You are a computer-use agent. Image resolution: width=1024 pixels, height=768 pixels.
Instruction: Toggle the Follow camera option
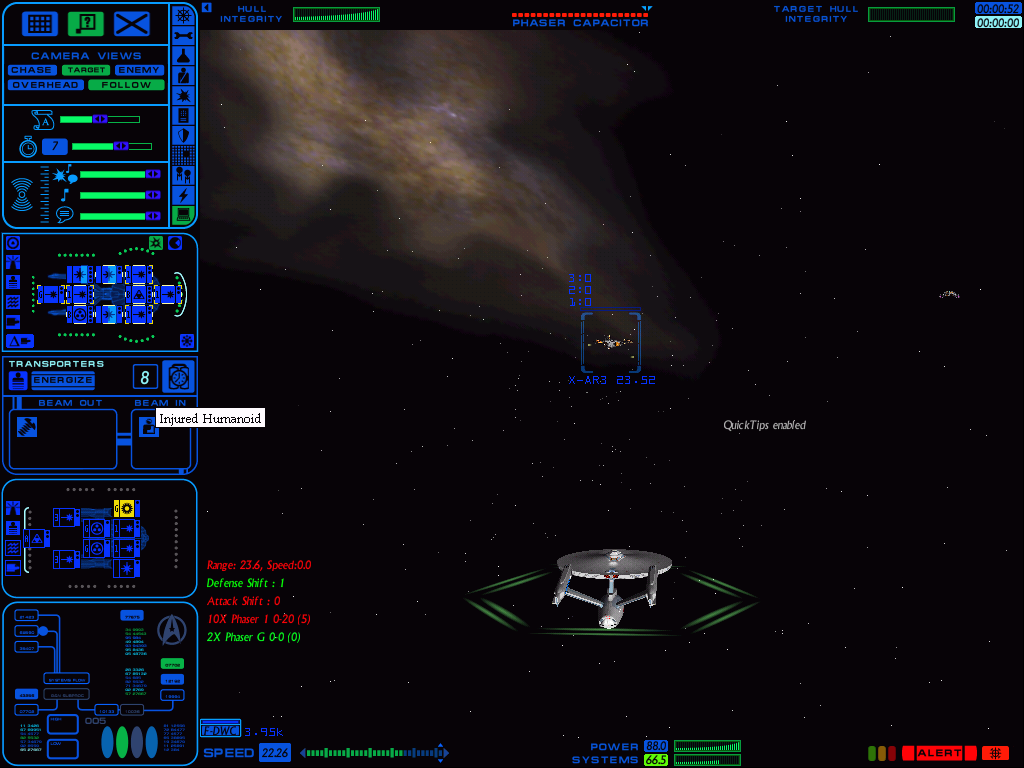(125, 85)
